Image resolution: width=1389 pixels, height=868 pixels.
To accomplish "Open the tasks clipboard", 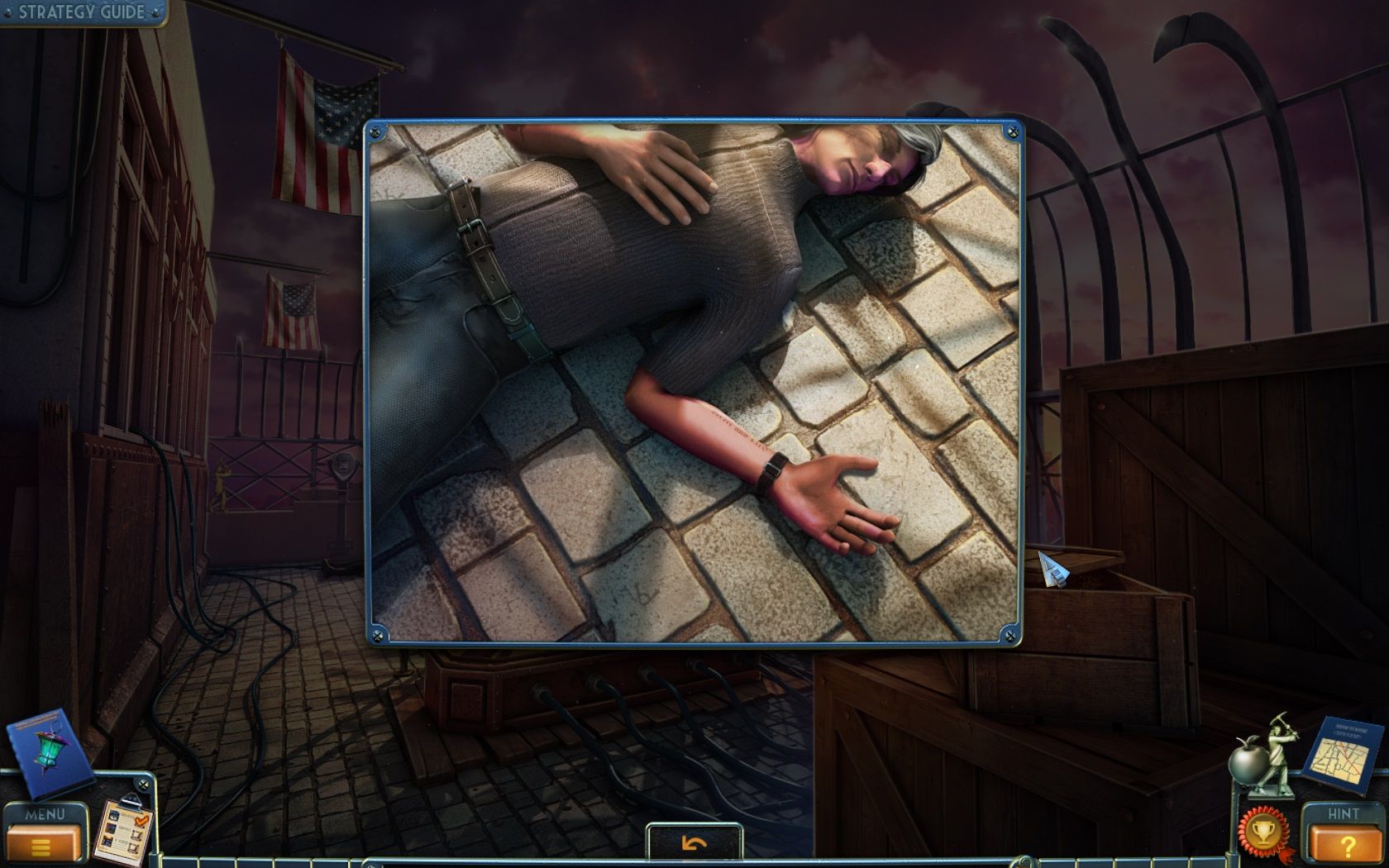I will point(124,829).
